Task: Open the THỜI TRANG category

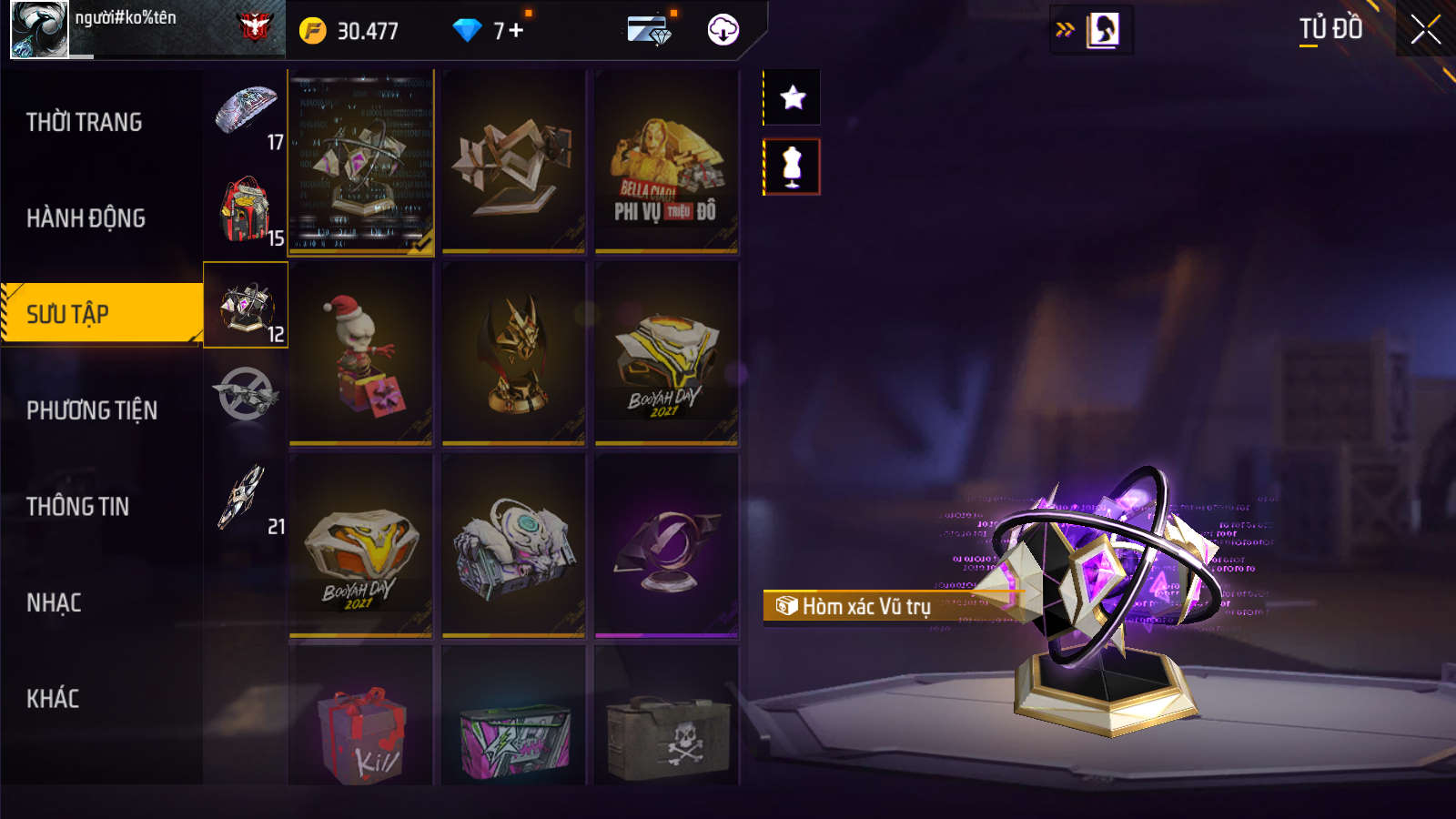Action: tap(85, 122)
